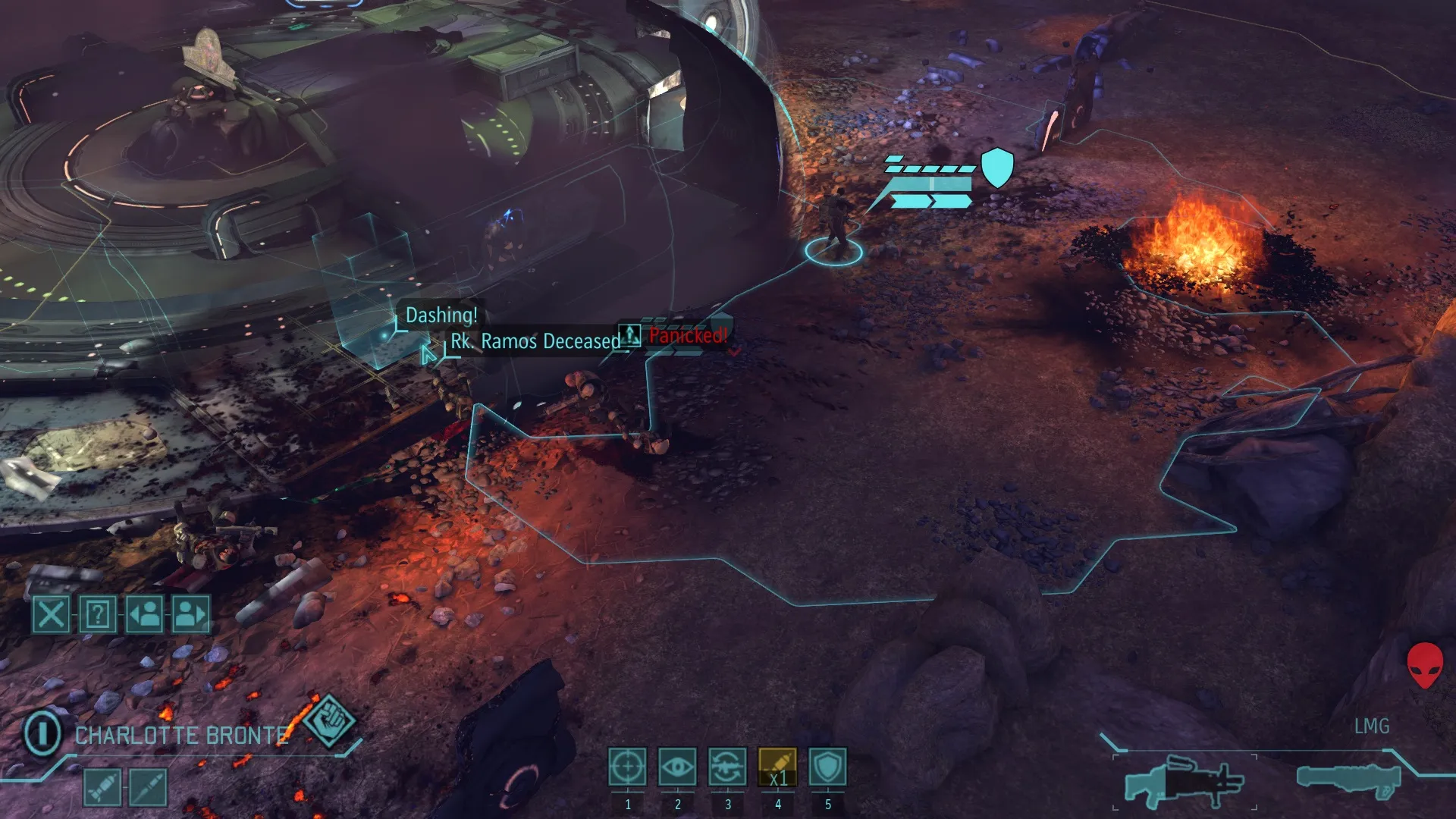Activate the Overwatch eye ability
The width and height of the screenshot is (1456, 819).
click(677, 767)
